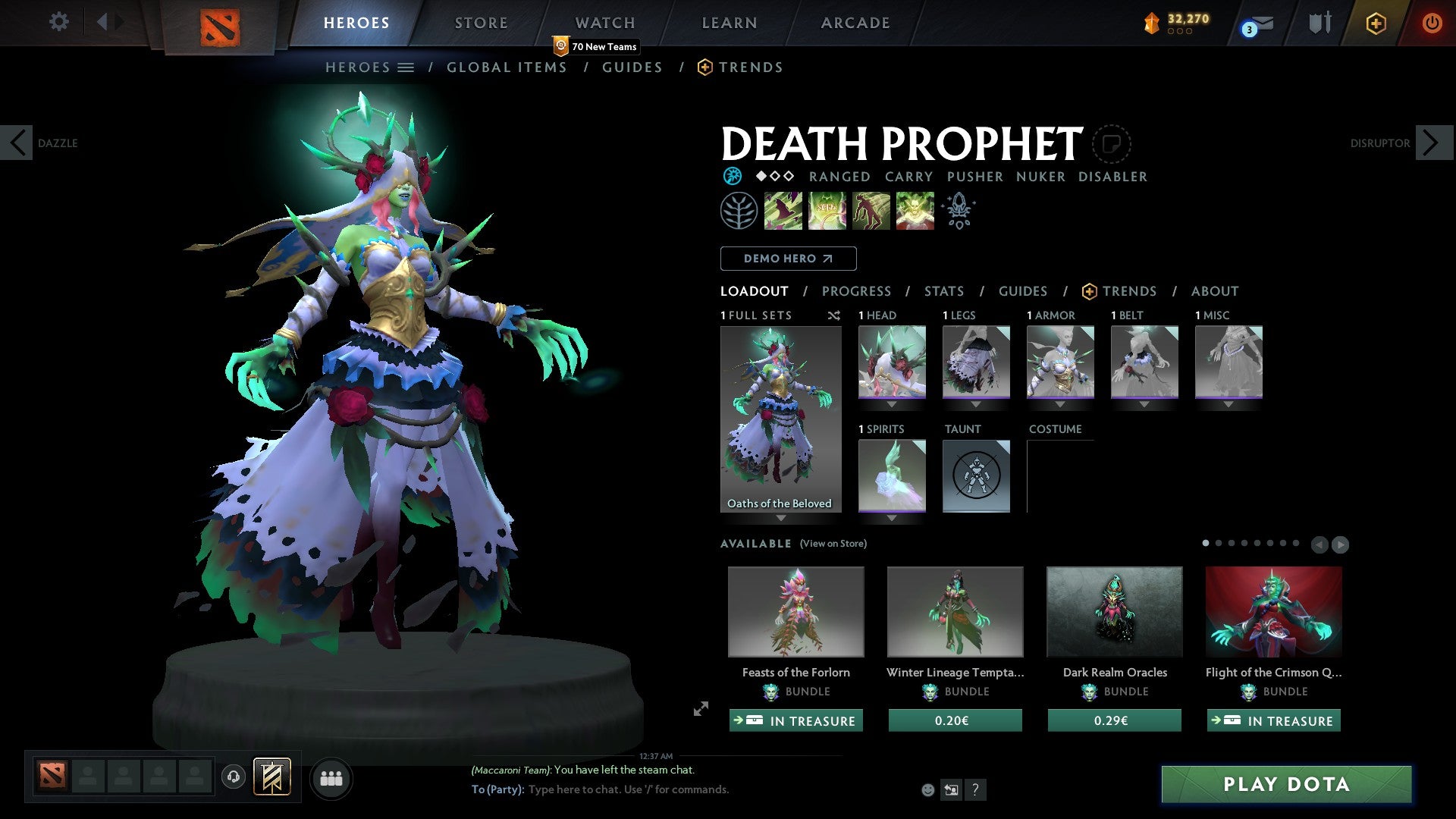Open the settings gear

59,21
